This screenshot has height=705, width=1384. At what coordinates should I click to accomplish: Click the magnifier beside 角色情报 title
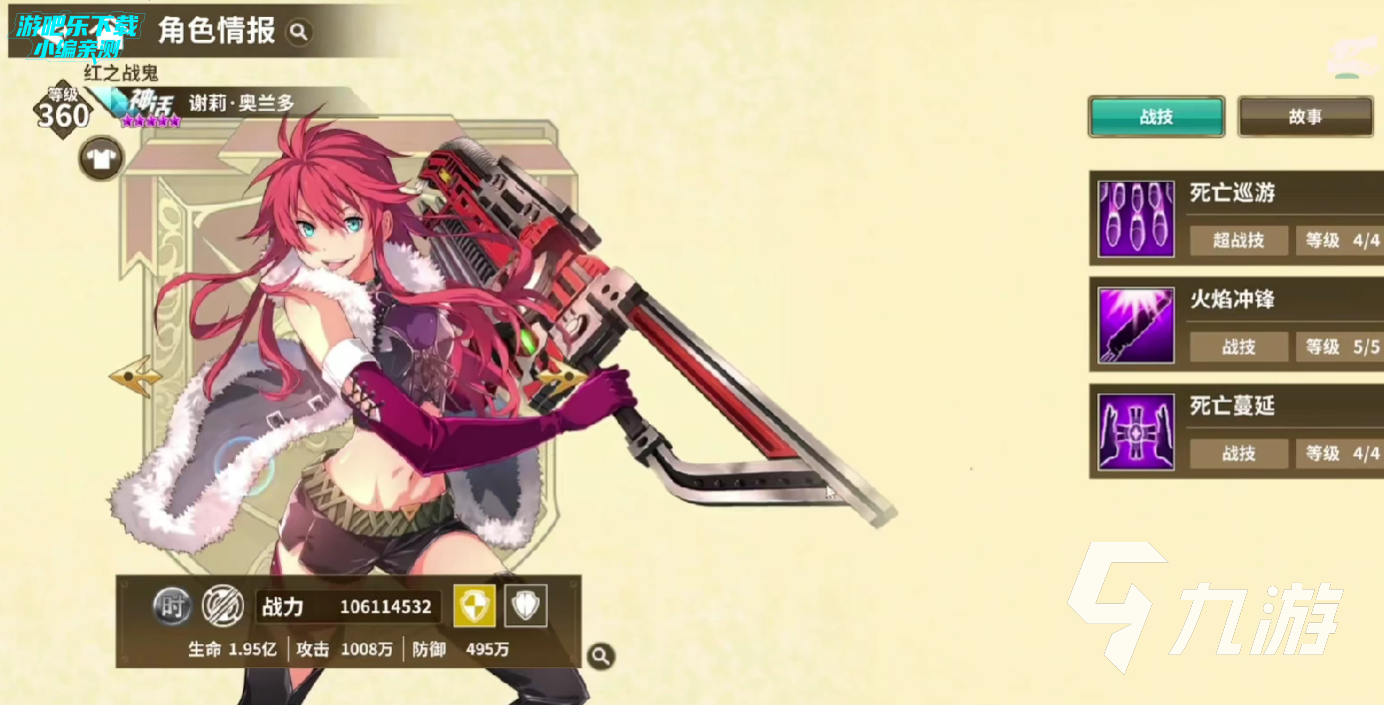(x=298, y=32)
